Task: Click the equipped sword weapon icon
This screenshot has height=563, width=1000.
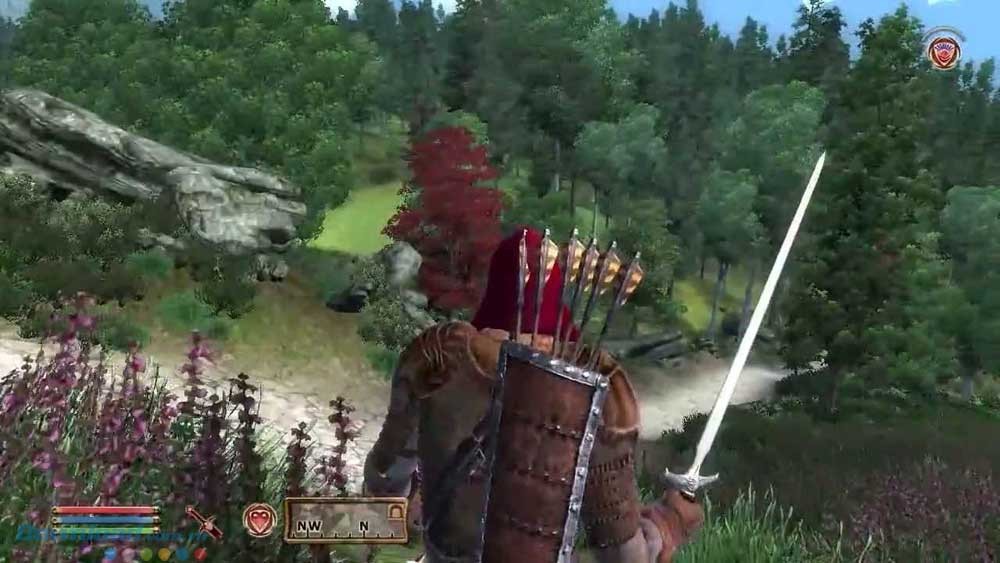Action: coord(203,521)
